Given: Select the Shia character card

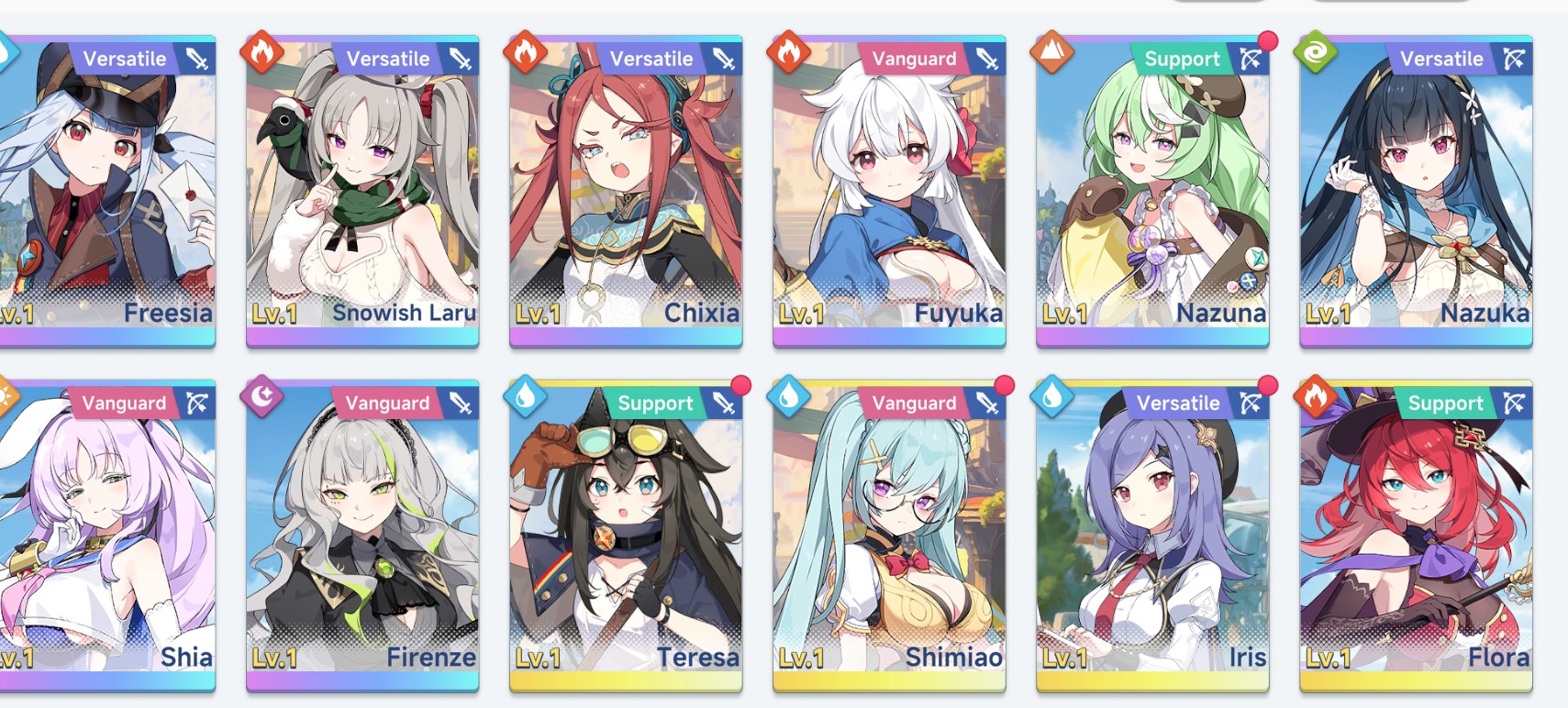Looking at the screenshot, I should [107, 537].
